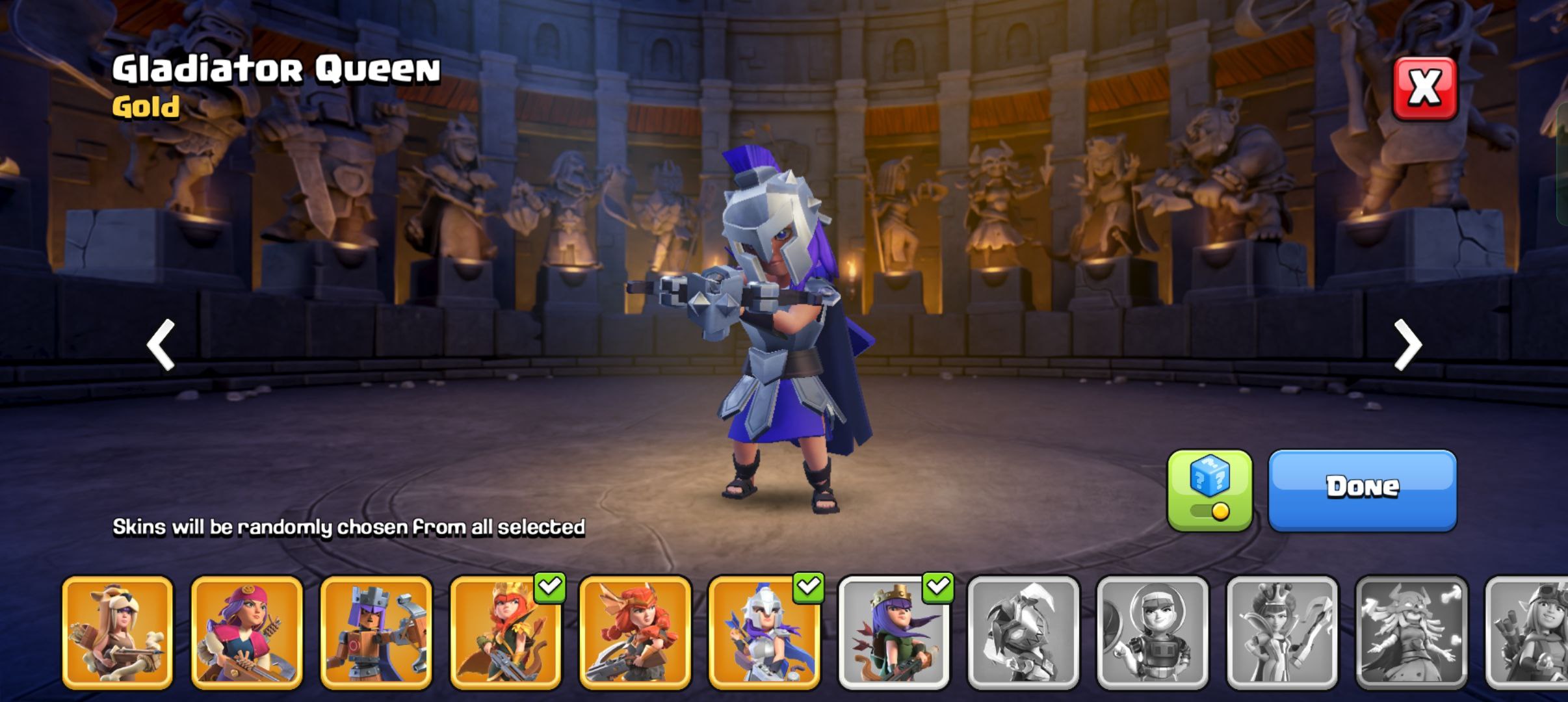The width and height of the screenshot is (1568, 702).
Task: Choose the red-haired winged headdress skin
Action: tap(634, 632)
